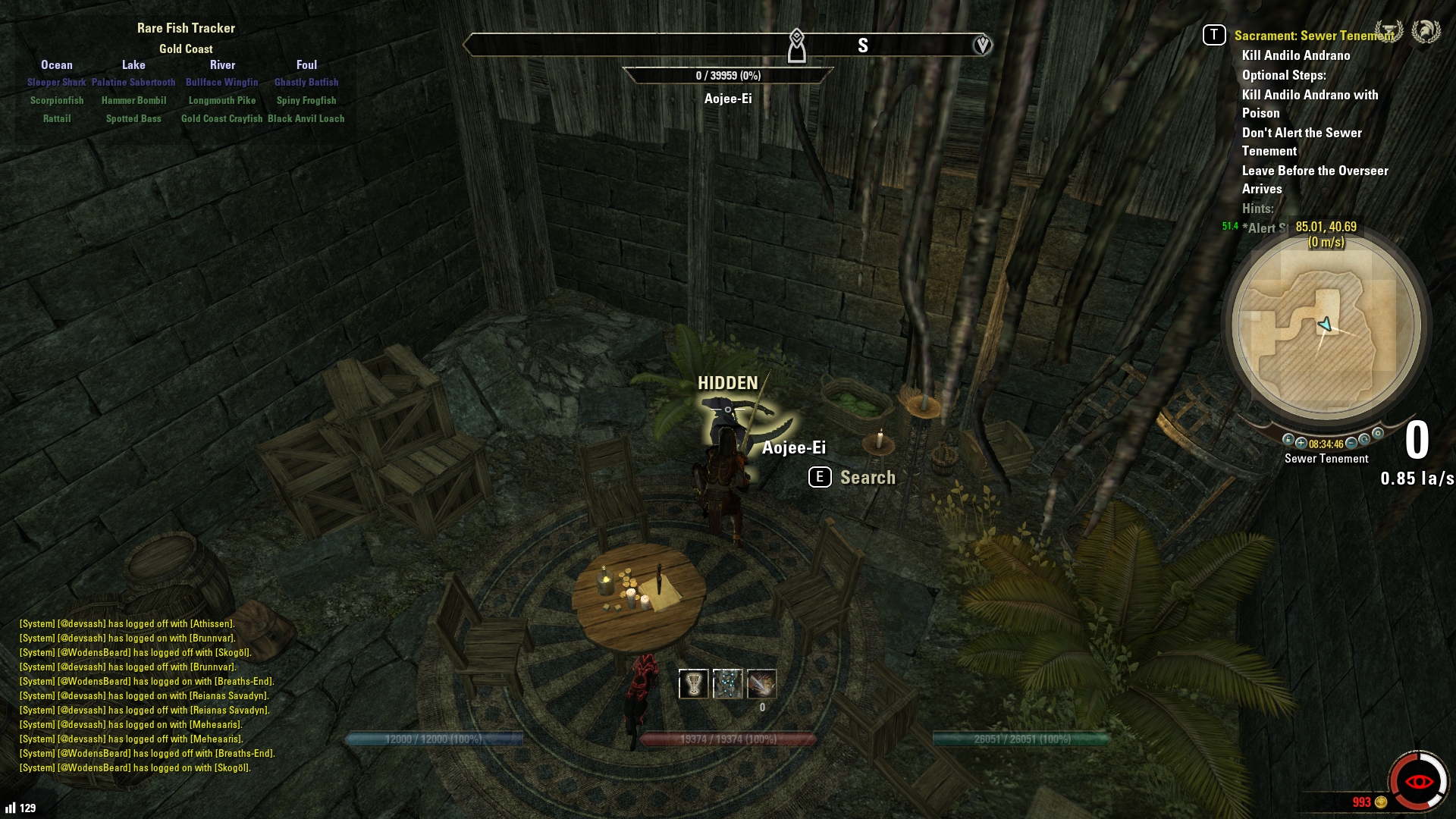Screen dimensions: 1456x819
Task: Activate the glowing chalice ability slot
Action: pos(693,684)
